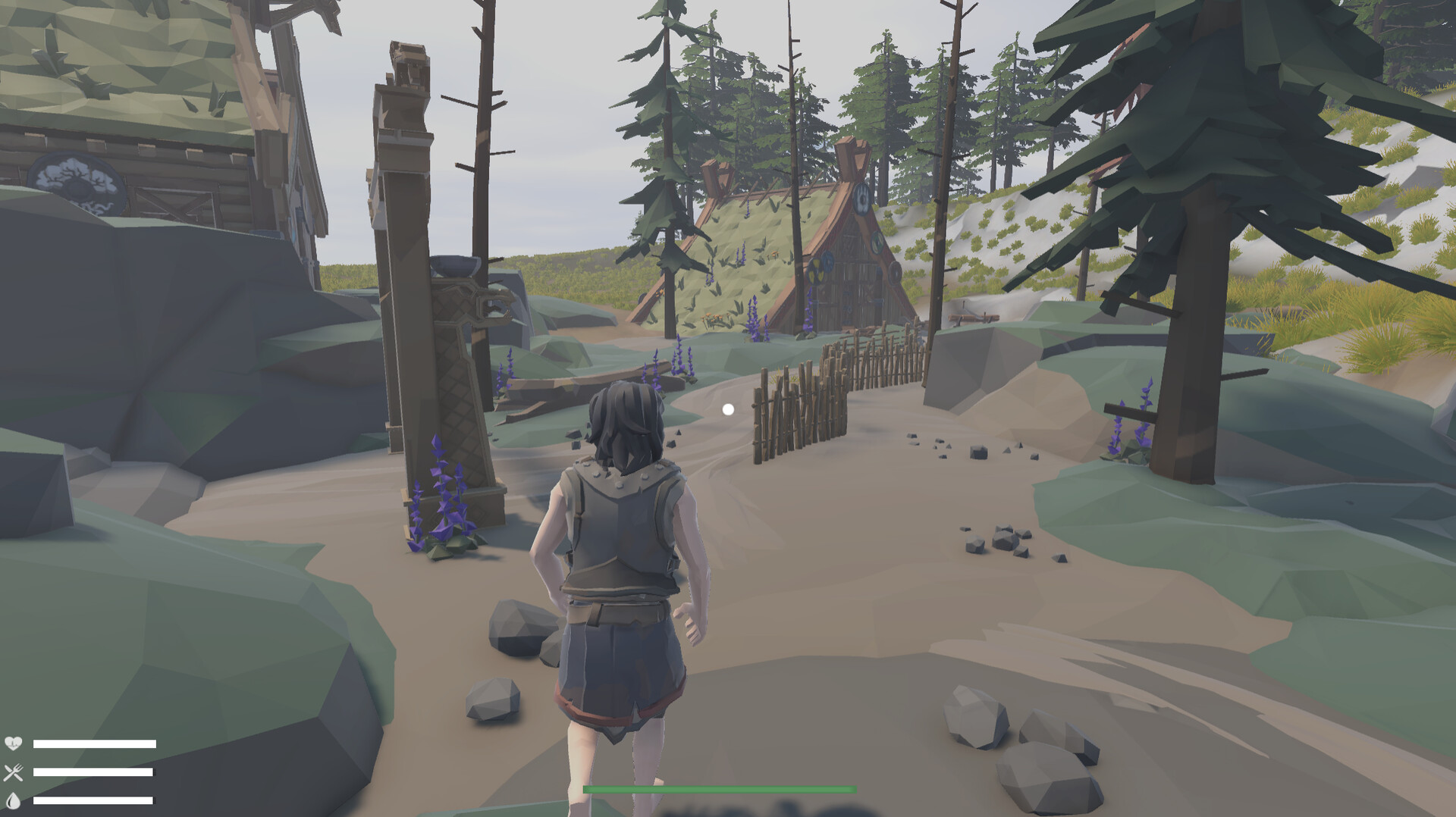The height and width of the screenshot is (817, 1456).
Task: Click the hunger bar beside the cutlery icon
Action: 95,772
